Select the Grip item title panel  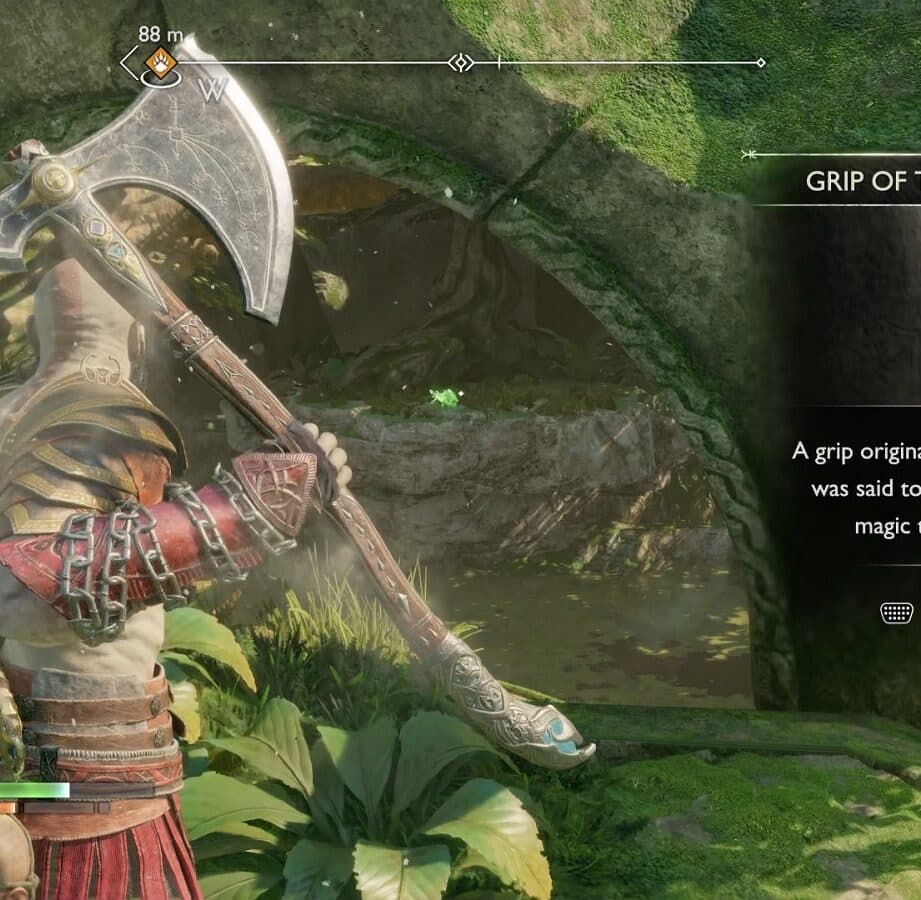tap(862, 182)
